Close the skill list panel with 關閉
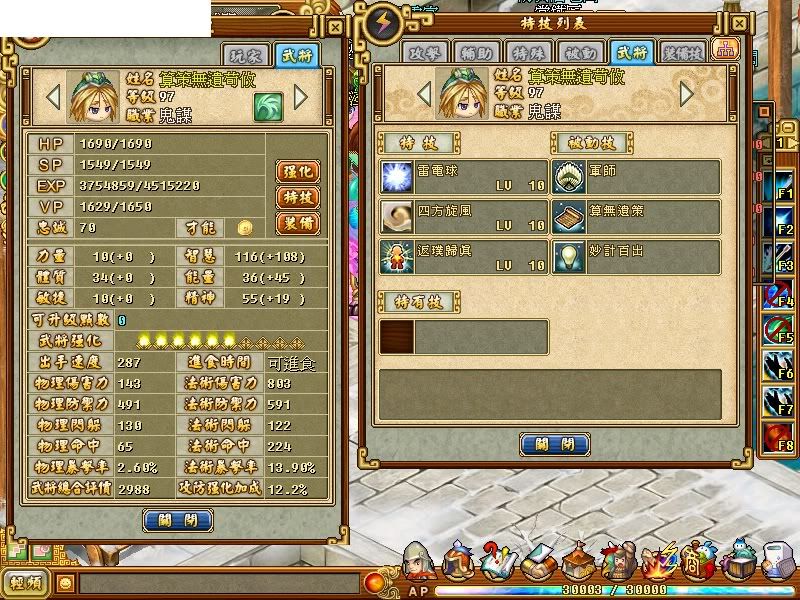Viewport: 800px width, 600px height. 555,444
